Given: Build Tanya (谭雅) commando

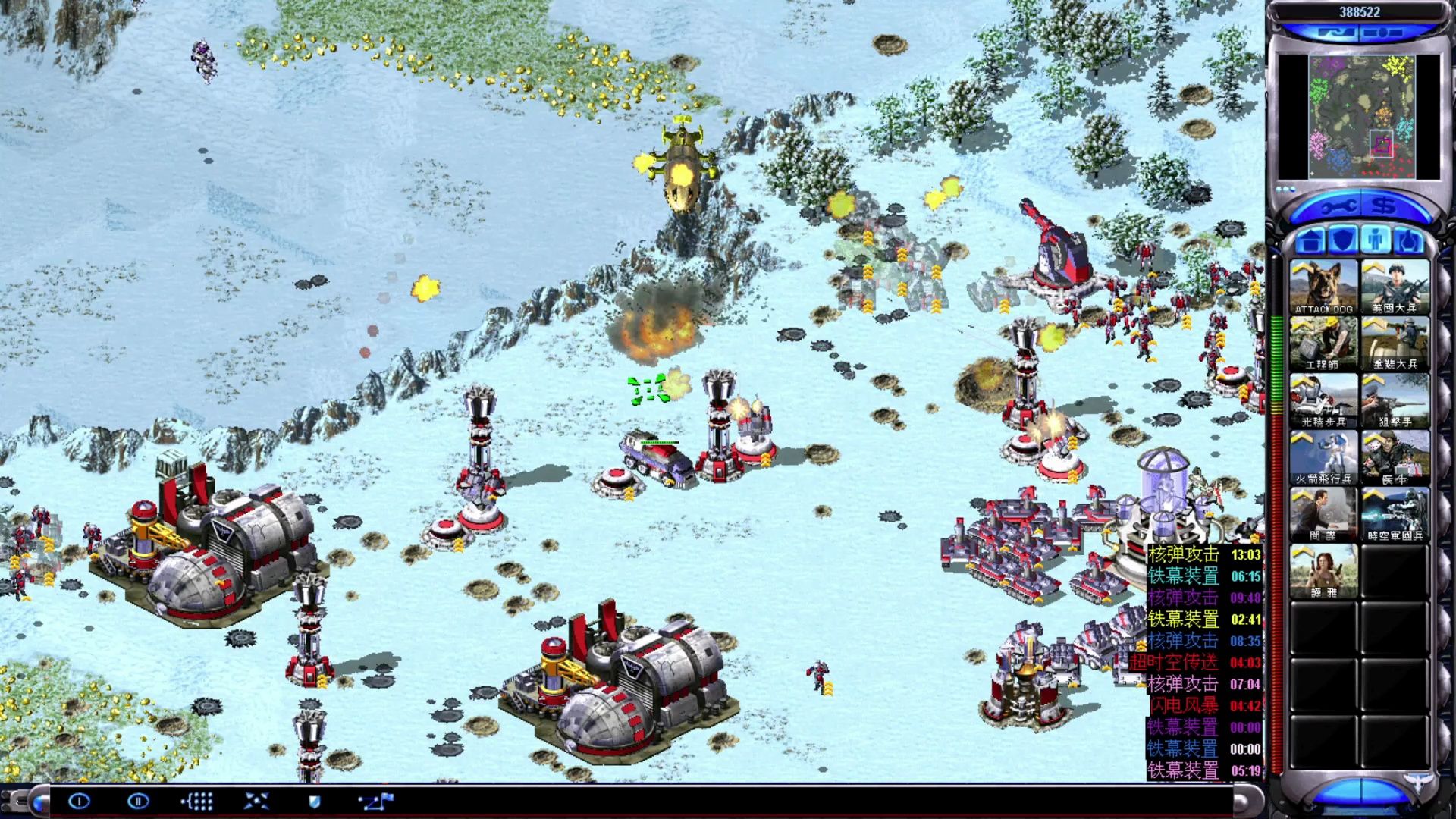Looking at the screenshot, I should pyautogui.click(x=1323, y=571).
